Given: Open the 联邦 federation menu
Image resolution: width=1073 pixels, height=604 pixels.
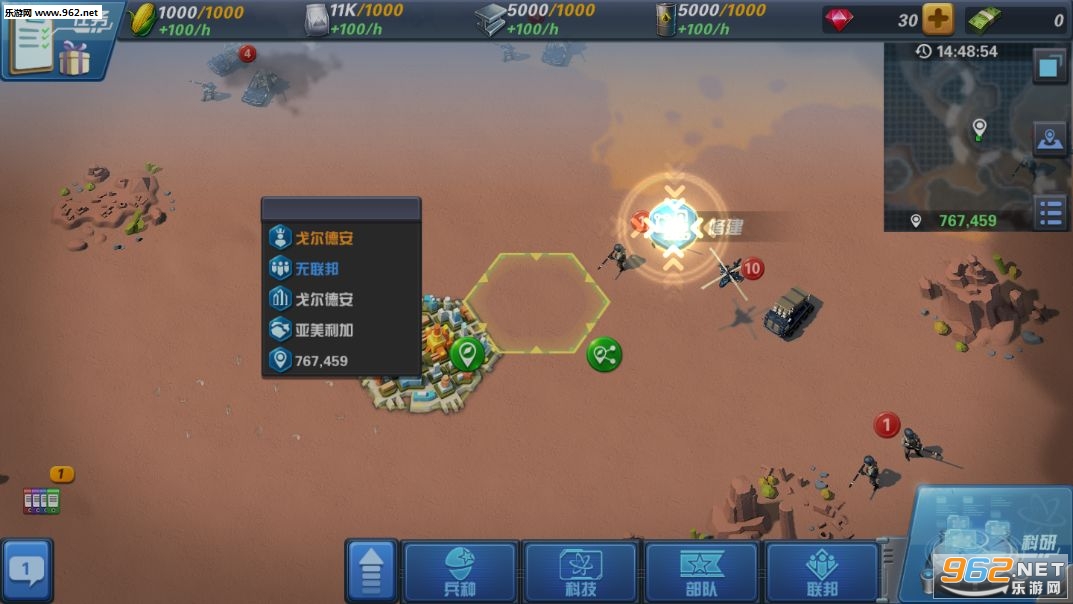Looking at the screenshot, I should [822, 573].
